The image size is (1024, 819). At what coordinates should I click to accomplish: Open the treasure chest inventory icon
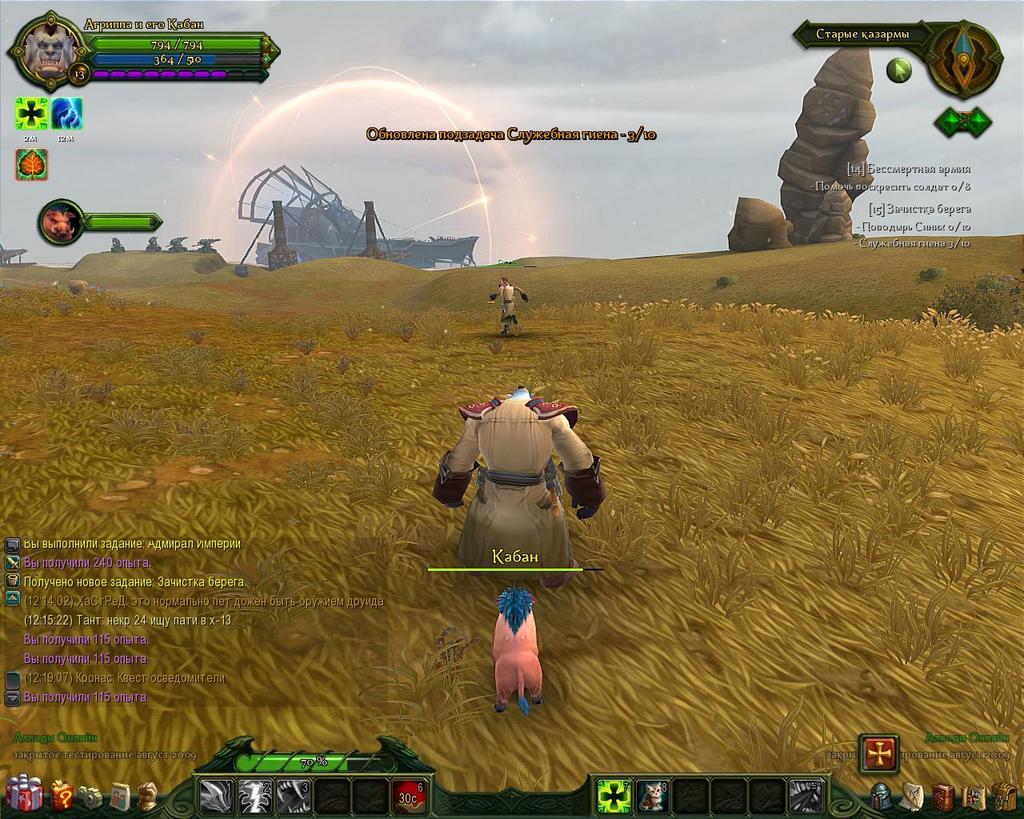click(x=1005, y=797)
